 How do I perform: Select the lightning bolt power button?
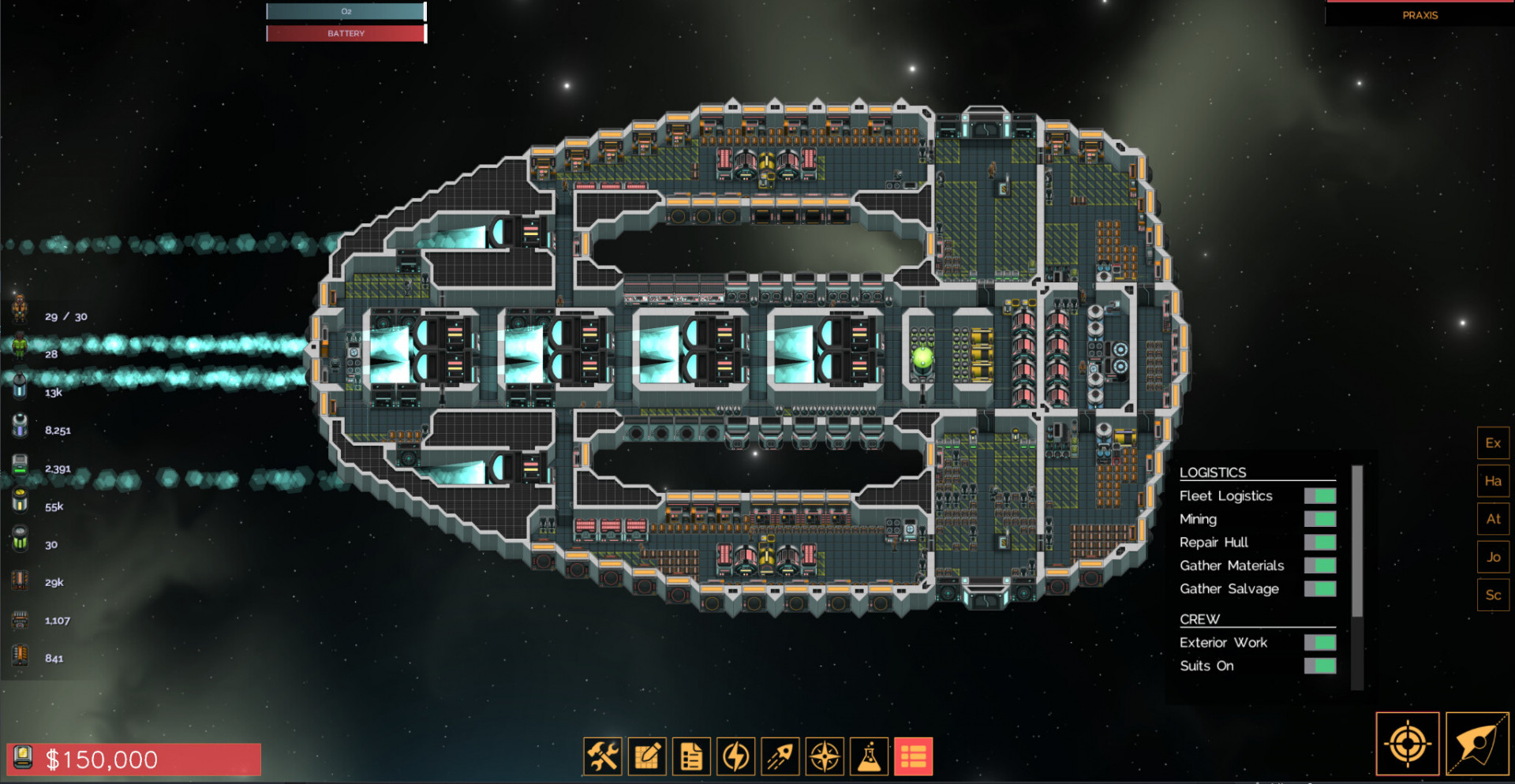(x=736, y=757)
